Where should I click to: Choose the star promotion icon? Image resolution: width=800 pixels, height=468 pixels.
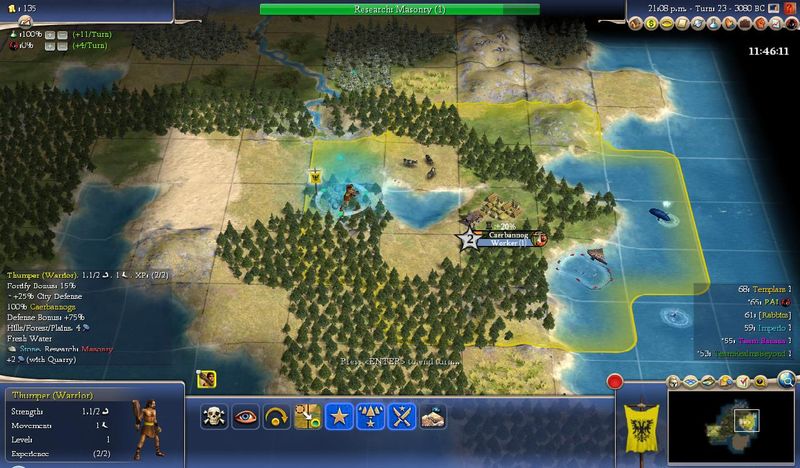[339, 416]
